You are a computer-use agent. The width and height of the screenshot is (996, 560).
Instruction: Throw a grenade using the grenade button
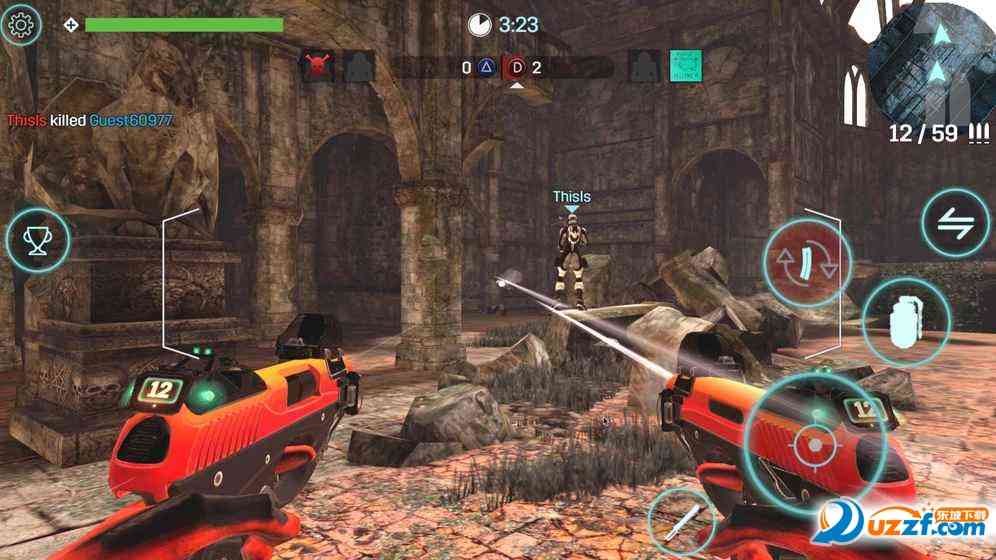tap(905, 320)
